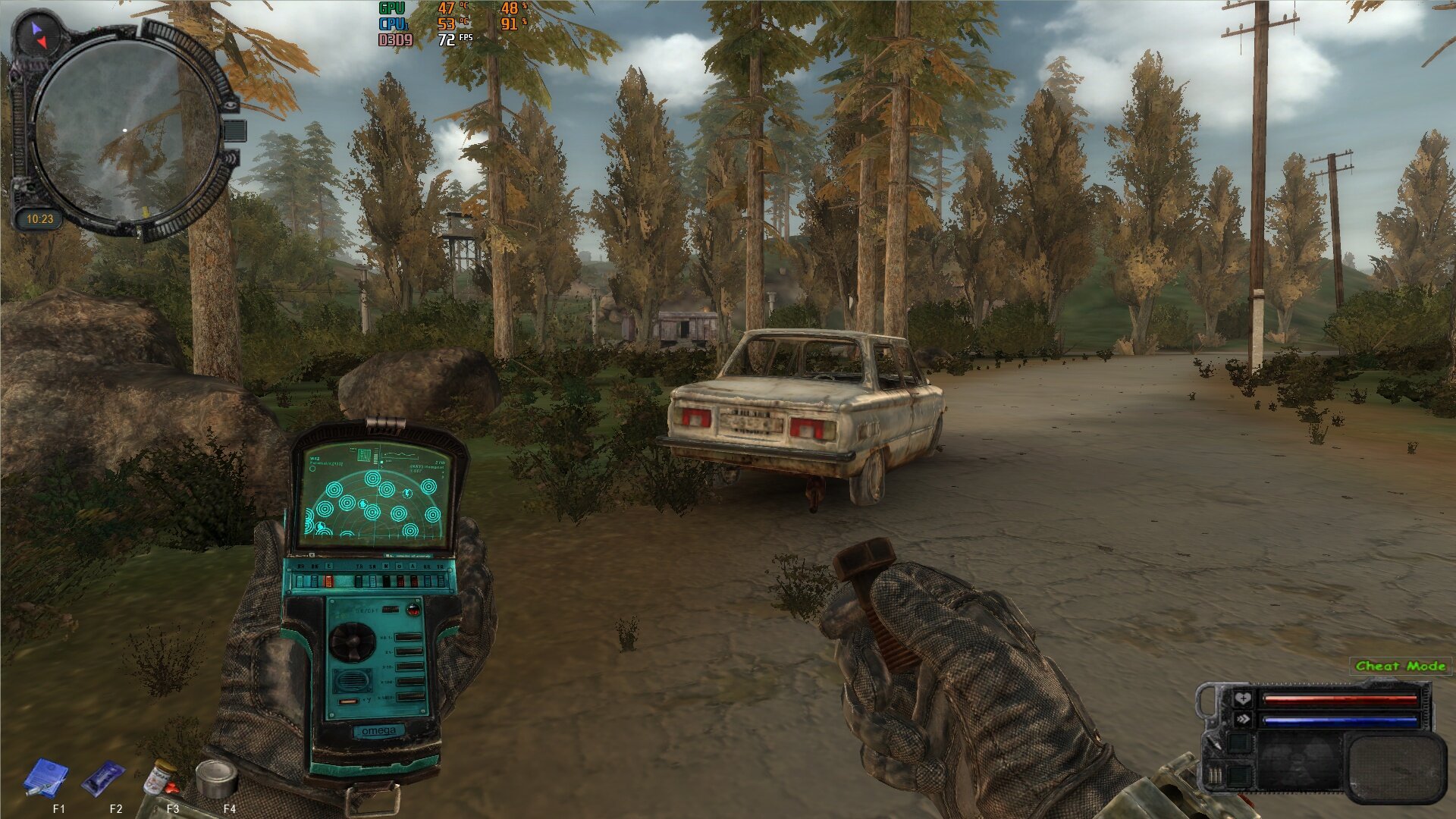This screenshot has width=1456, height=819.
Task: Click the green Cheat Mode label
Action: pyautogui.click(x=1400, y=666)
